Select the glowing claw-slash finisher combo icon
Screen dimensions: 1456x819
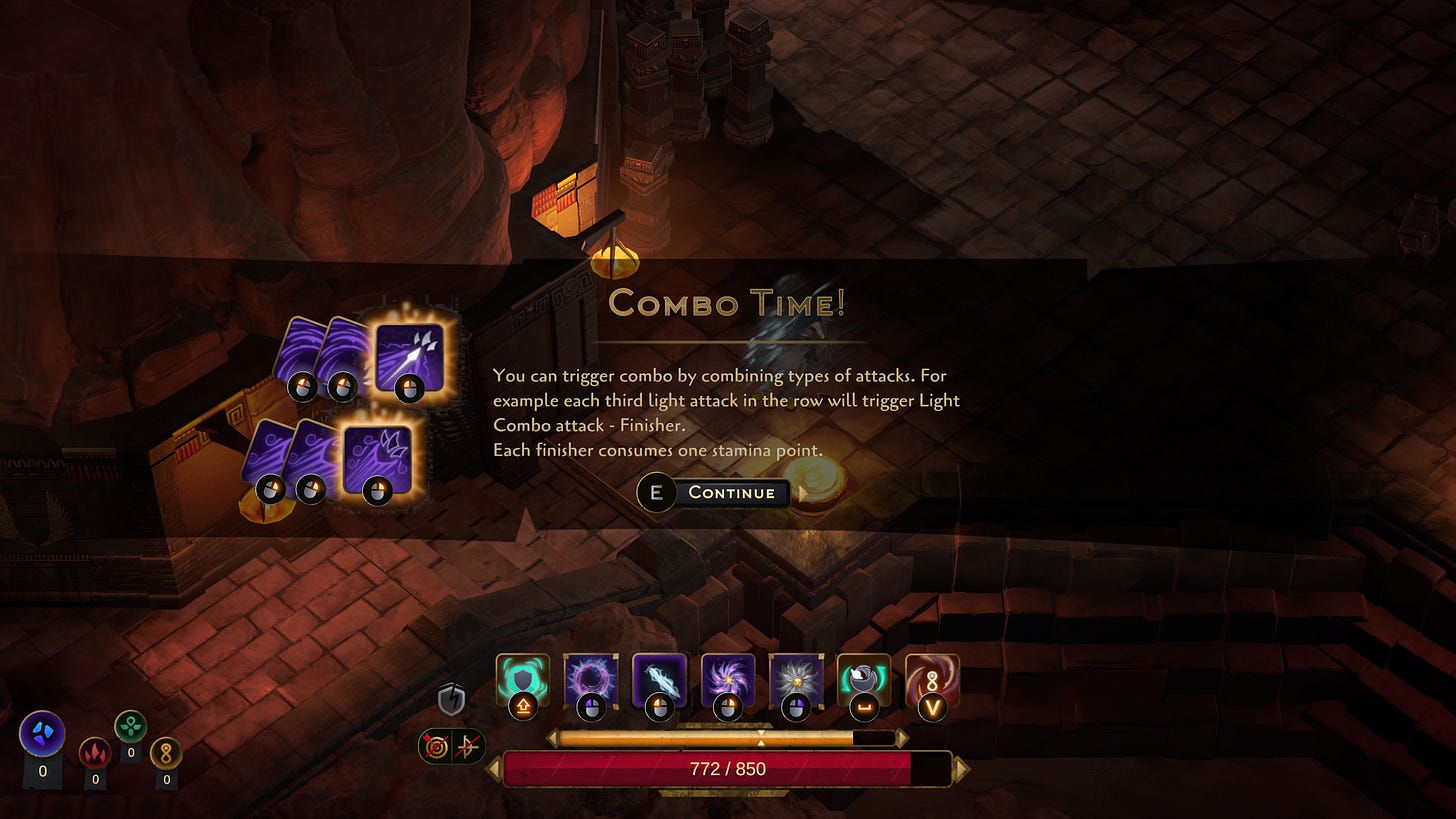[377, 459]
